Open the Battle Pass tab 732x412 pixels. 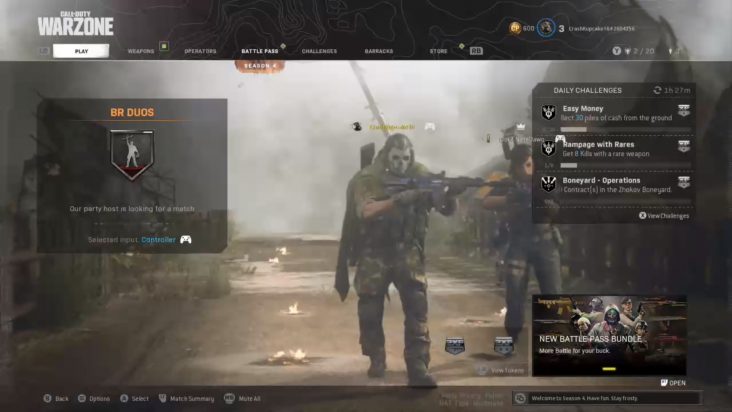[x=260, y=51]
